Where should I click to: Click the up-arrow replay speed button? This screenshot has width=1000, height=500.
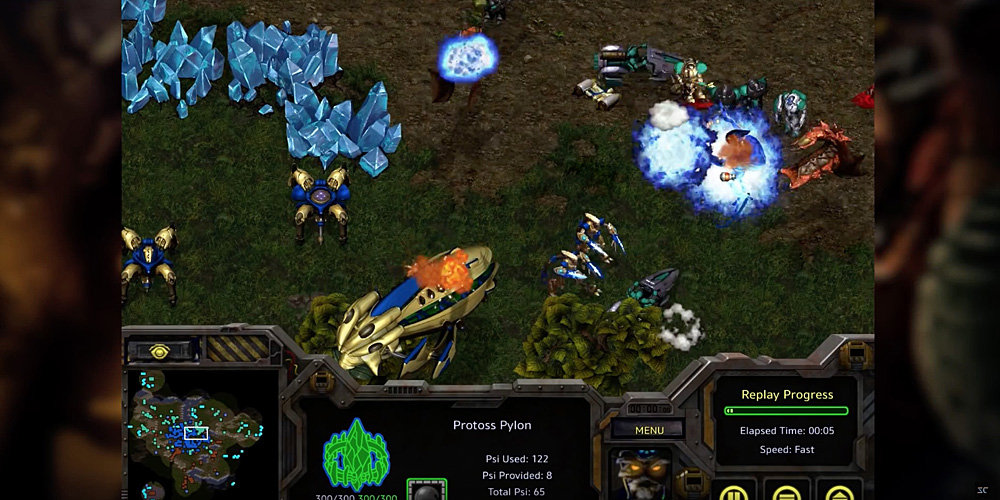[838, 492]
